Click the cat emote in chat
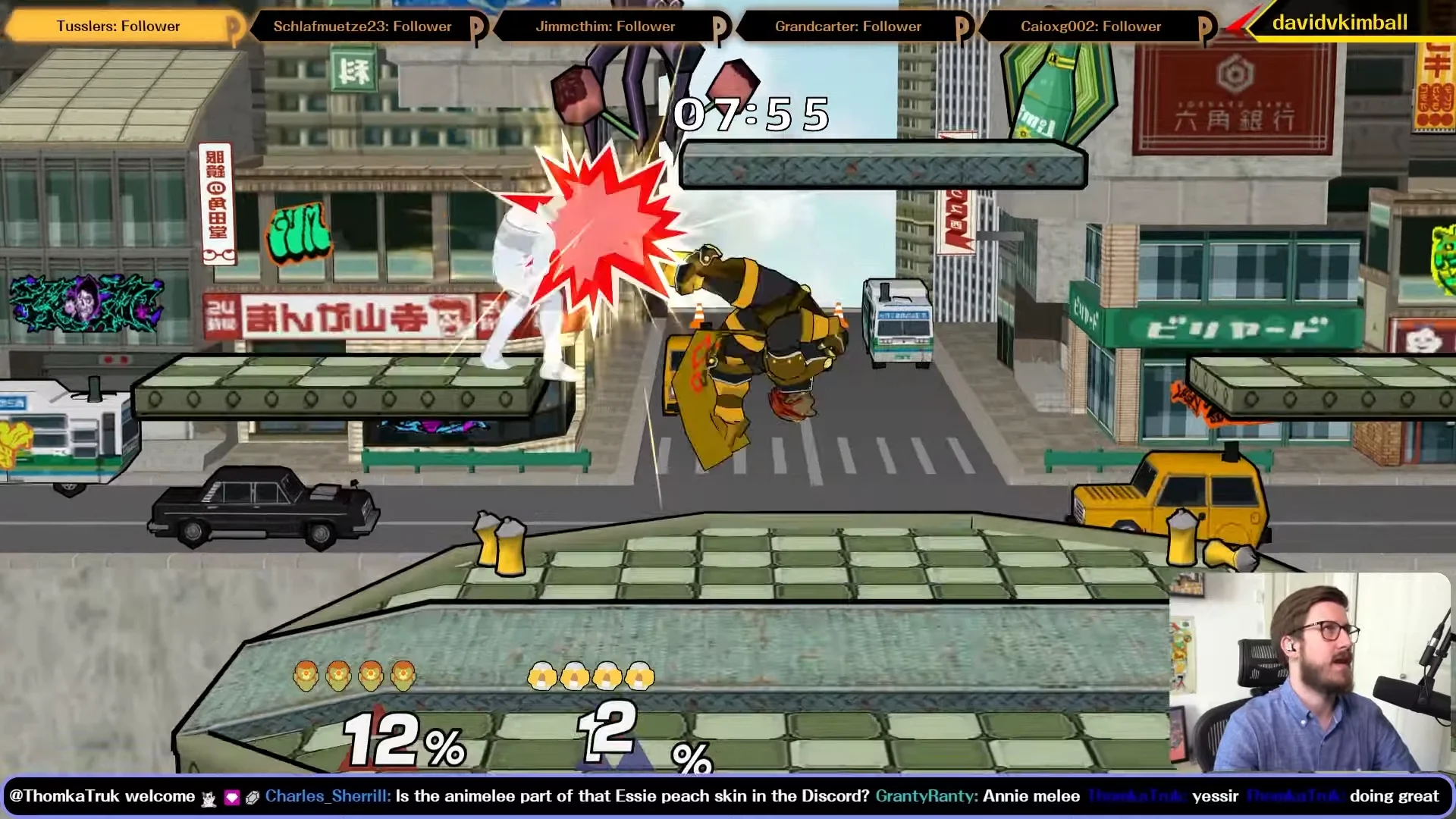Image resolution: width=1456 pixels, height=819 pixels. coord(210,797)
